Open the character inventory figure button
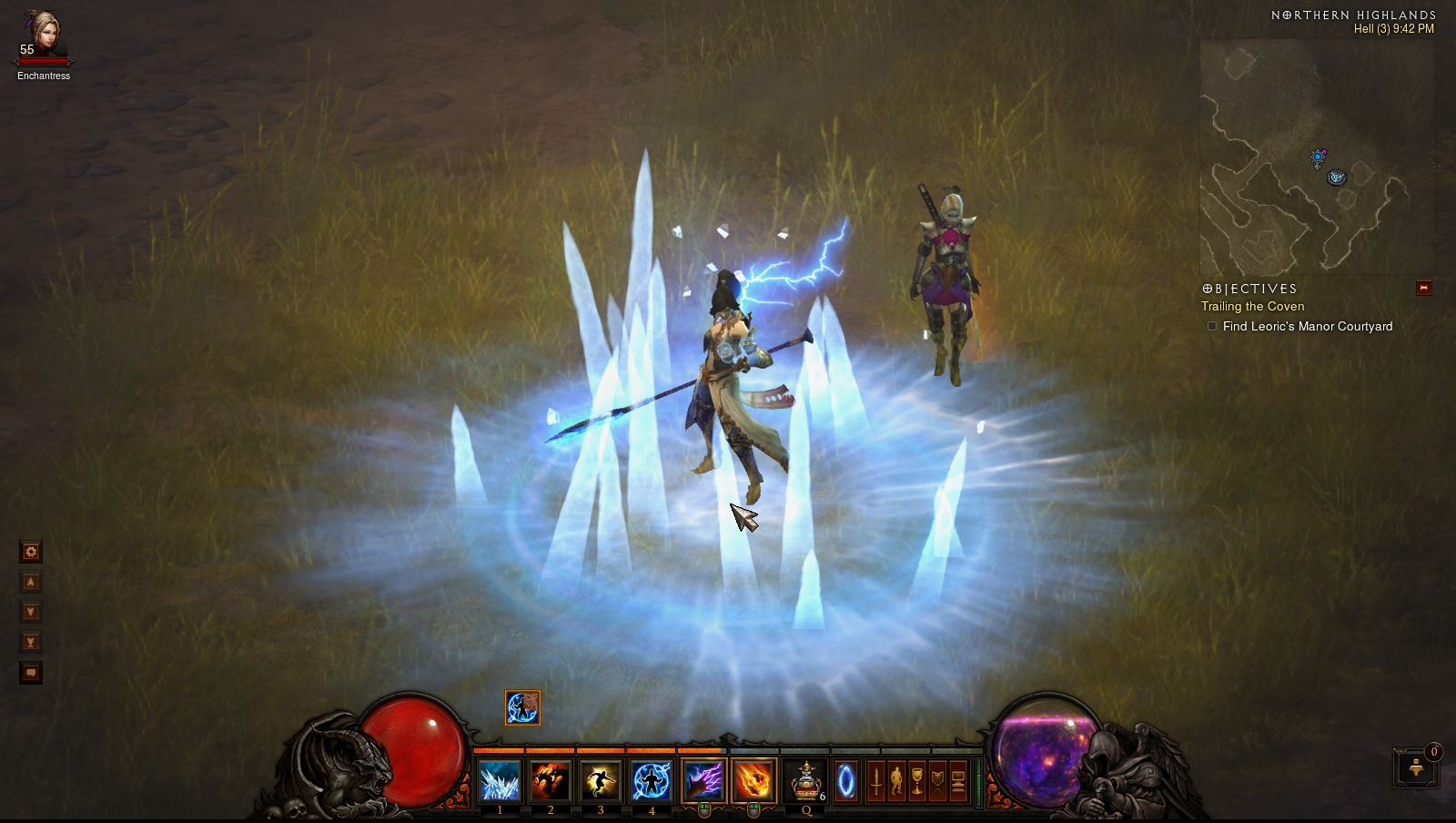This screenshot has height=823, width=1456. (896, 781)
